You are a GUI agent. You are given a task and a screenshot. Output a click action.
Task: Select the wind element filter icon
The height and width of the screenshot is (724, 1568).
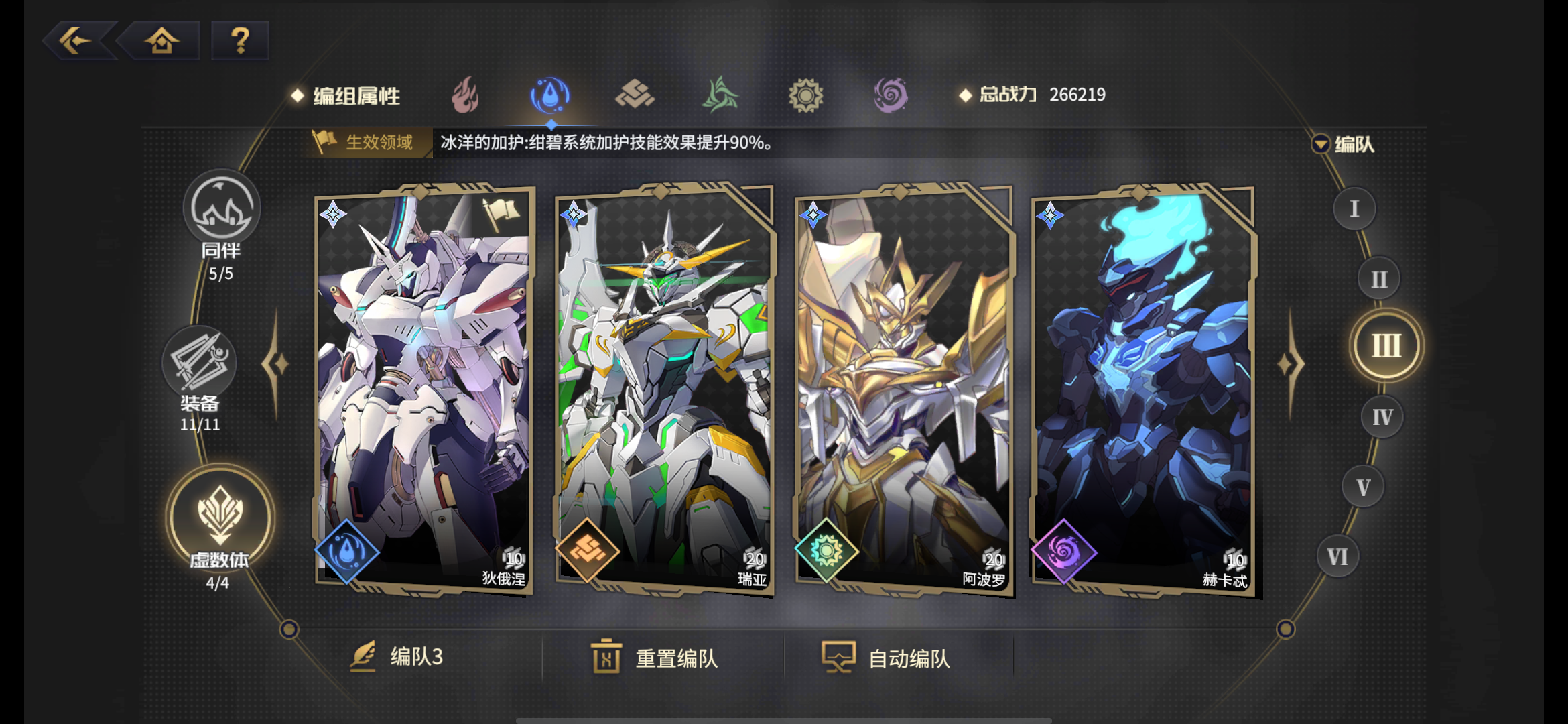coord(719,94)
